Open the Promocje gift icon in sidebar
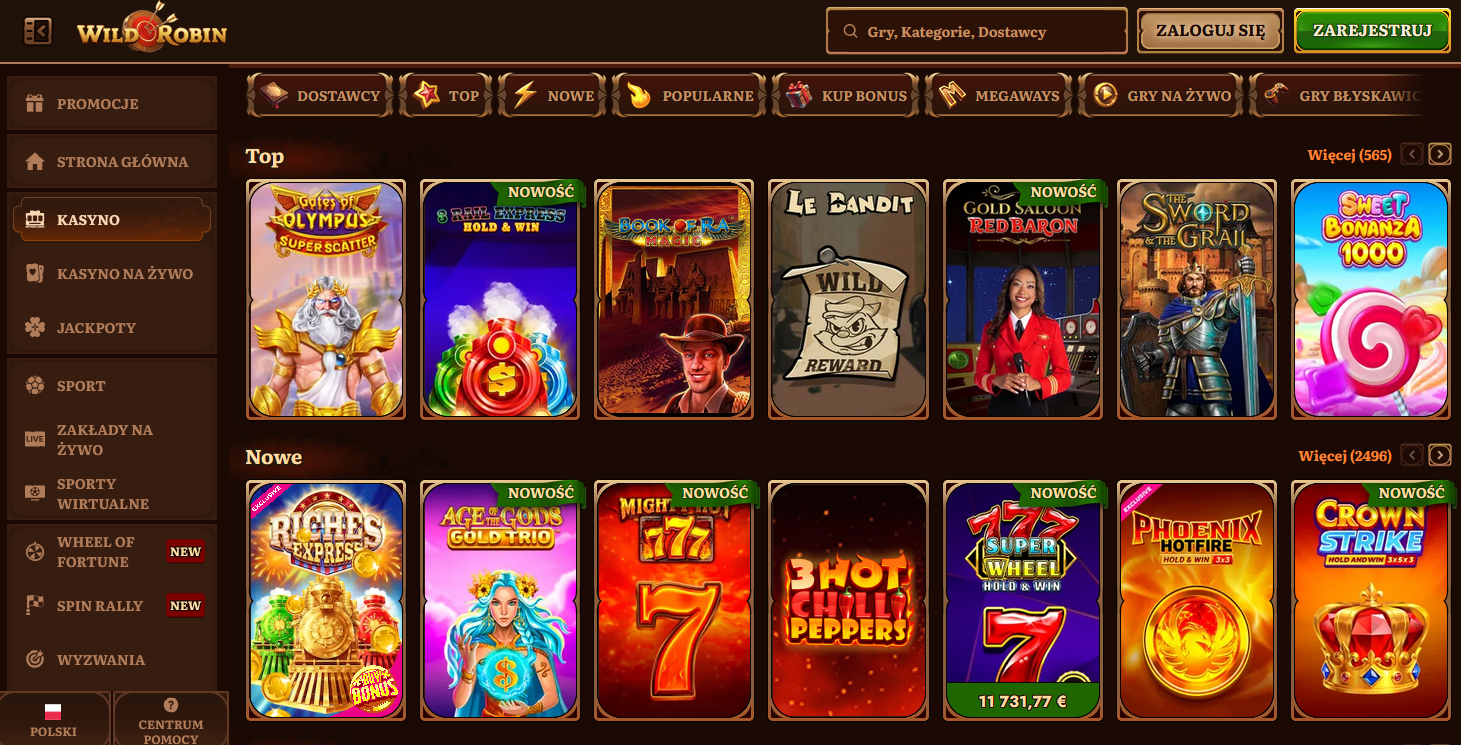 coord(36,103)
